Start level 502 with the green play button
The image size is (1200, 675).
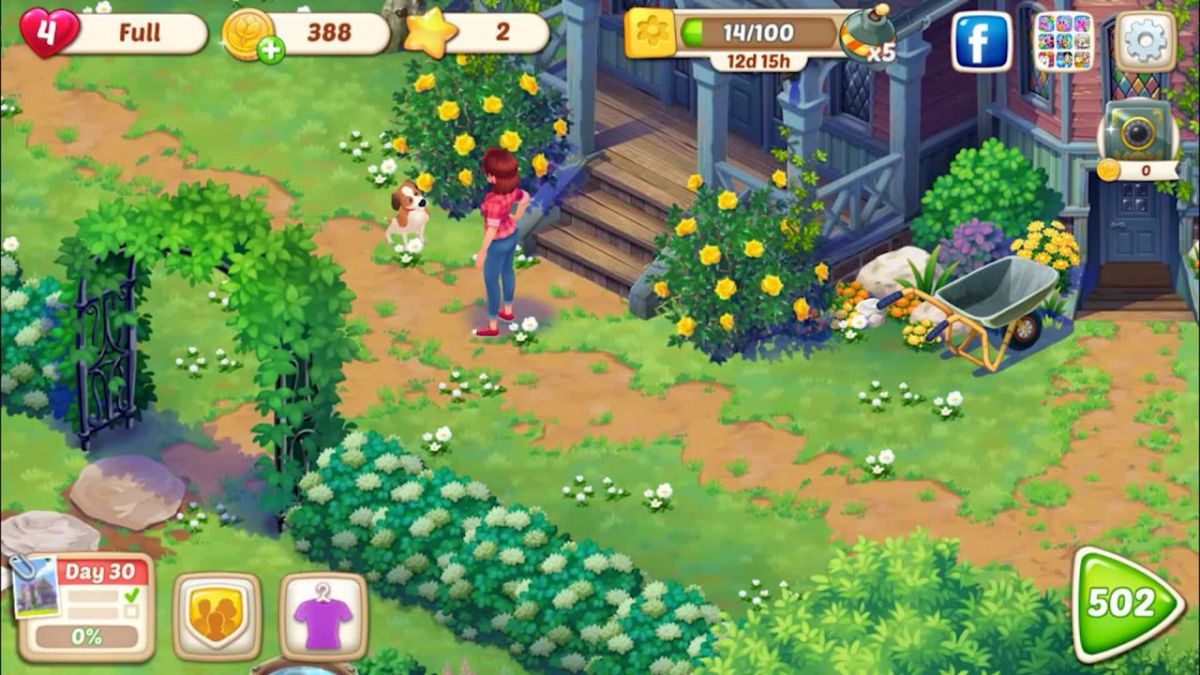pos(1126,603)
